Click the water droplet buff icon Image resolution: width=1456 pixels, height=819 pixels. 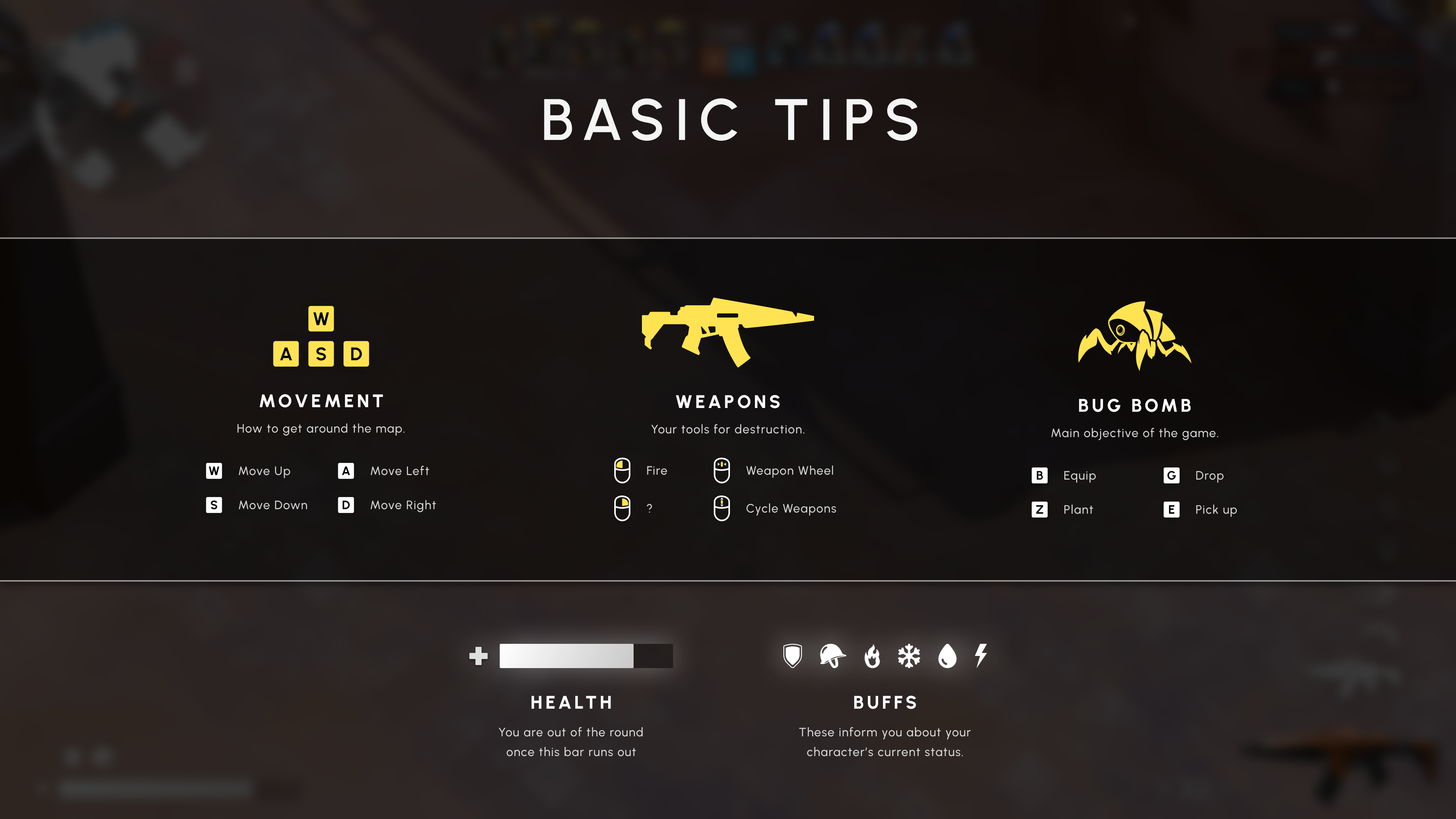947,656
